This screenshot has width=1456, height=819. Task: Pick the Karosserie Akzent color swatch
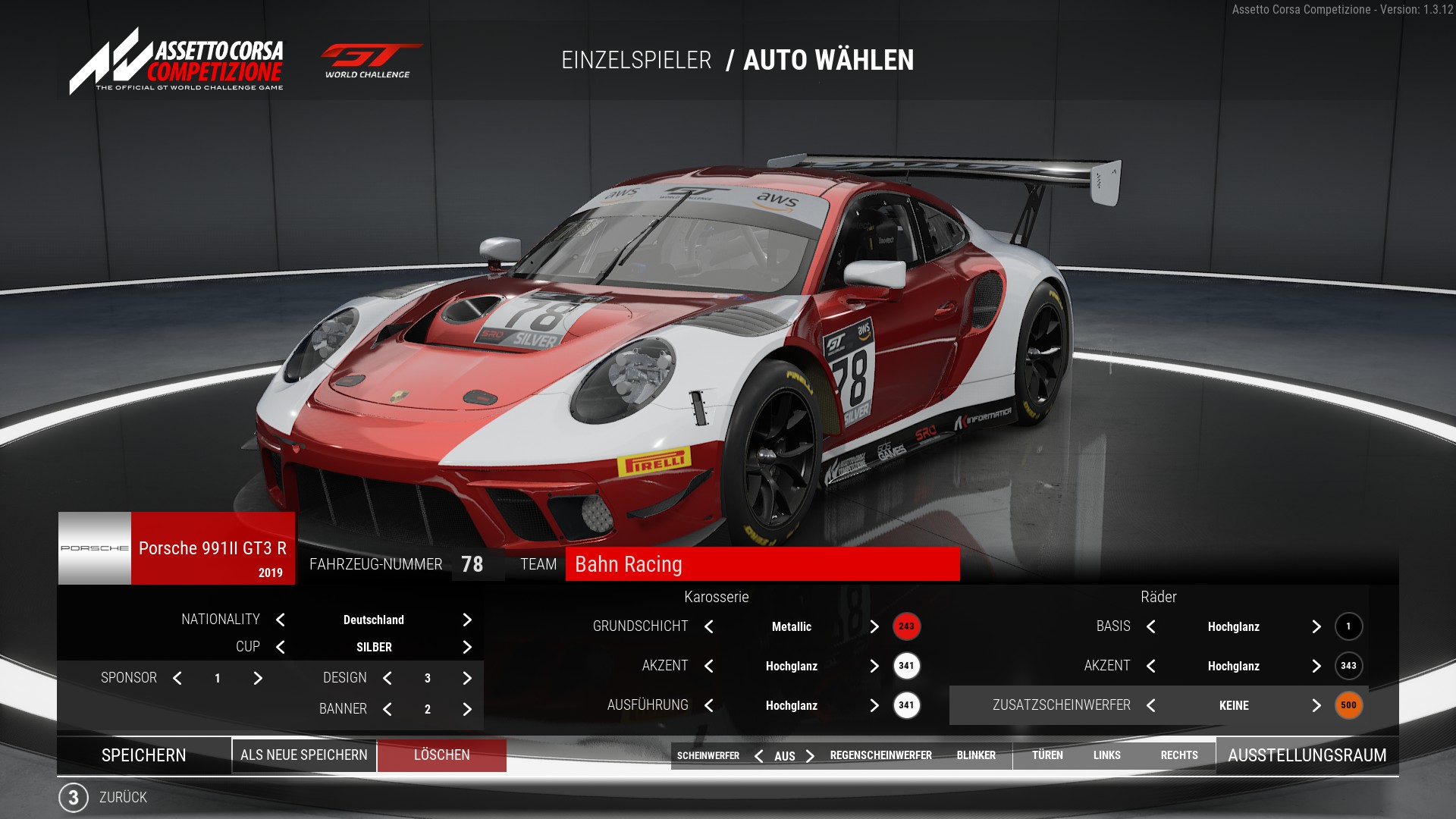click(x=906, y=666)
